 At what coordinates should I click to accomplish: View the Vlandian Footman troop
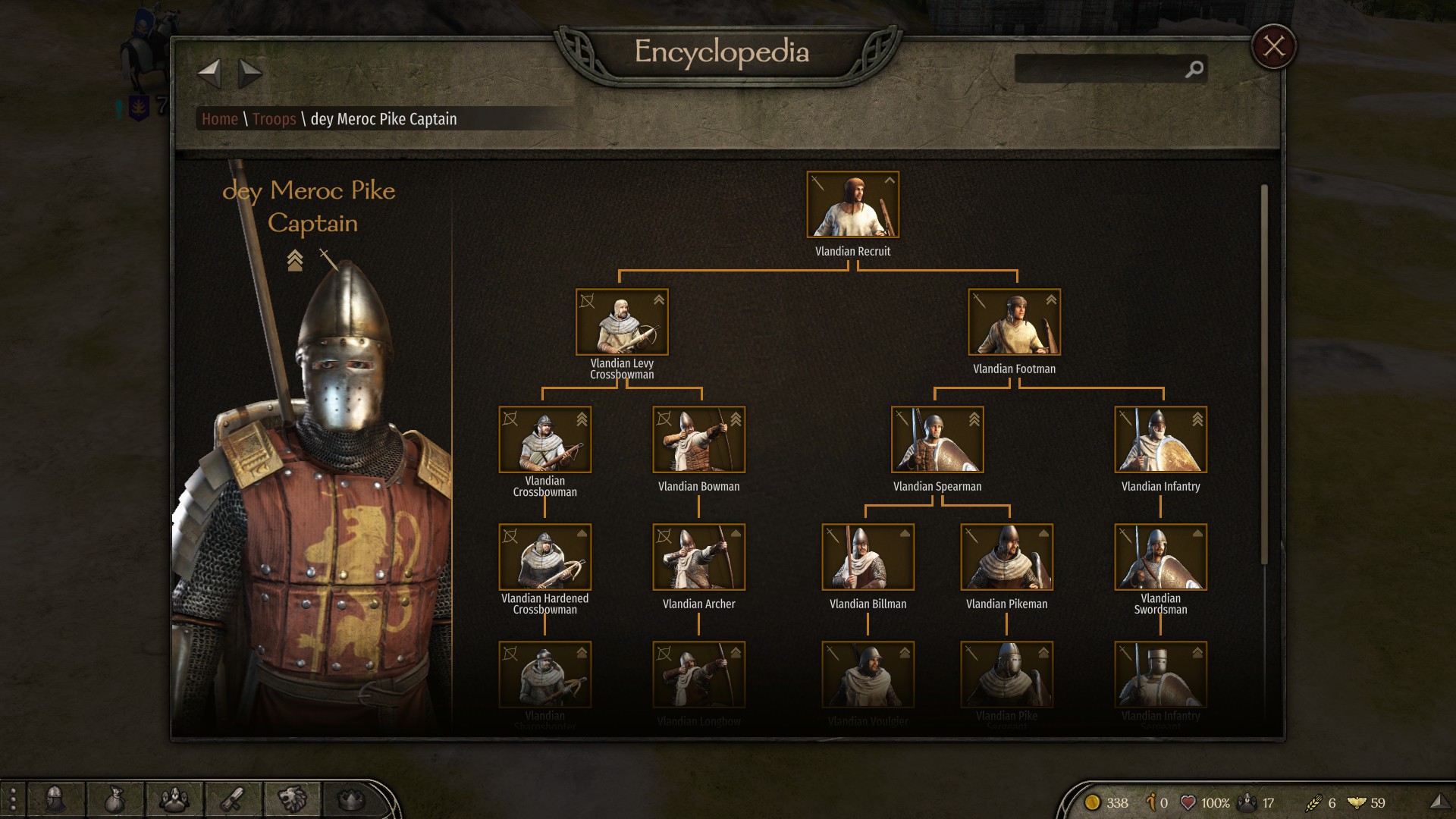pos(1014,322)
